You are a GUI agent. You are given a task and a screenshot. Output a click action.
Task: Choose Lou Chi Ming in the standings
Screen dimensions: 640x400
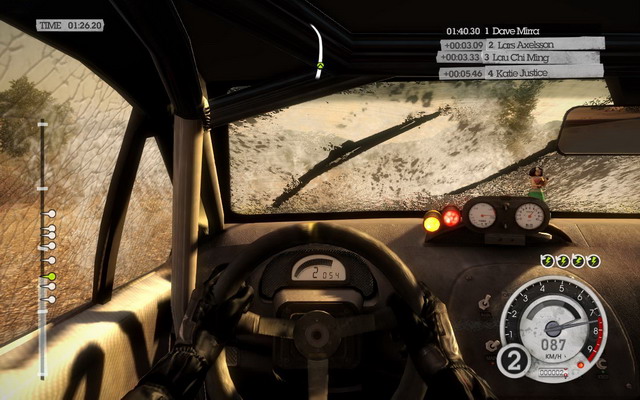(520, 58)
